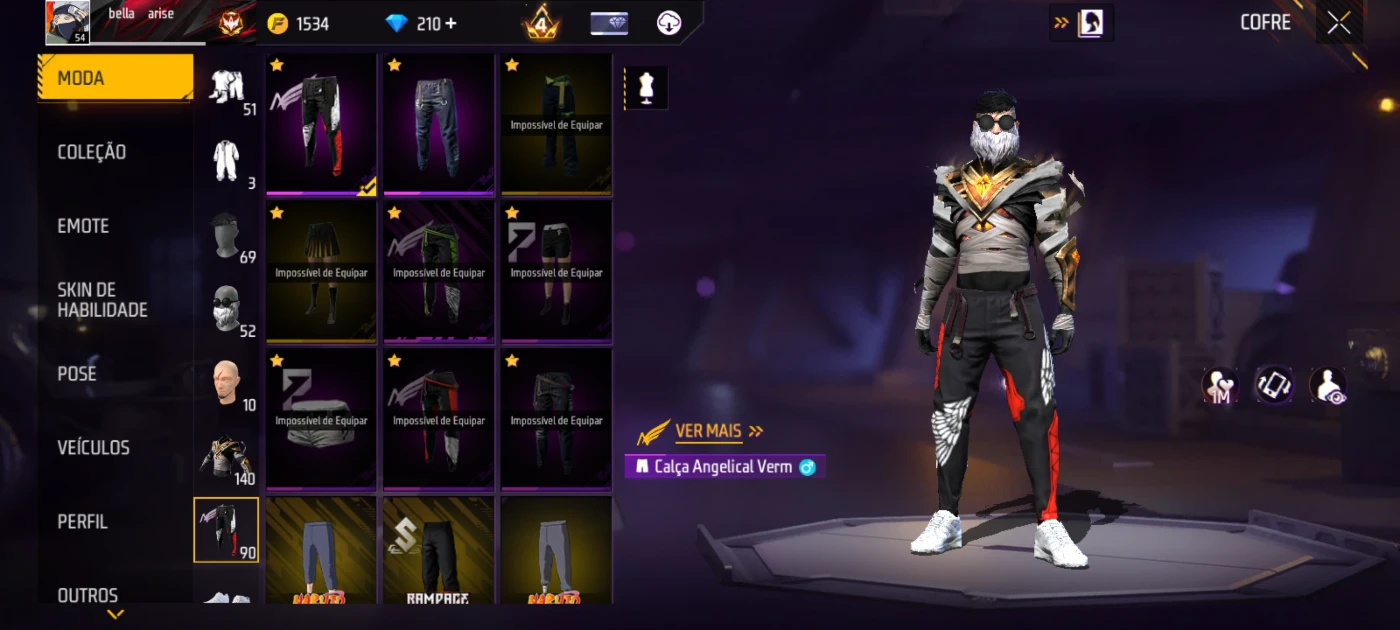Open the player profile avatar
The width and height of the screenshot is (1400, 630).
click(x=68, y=22)
